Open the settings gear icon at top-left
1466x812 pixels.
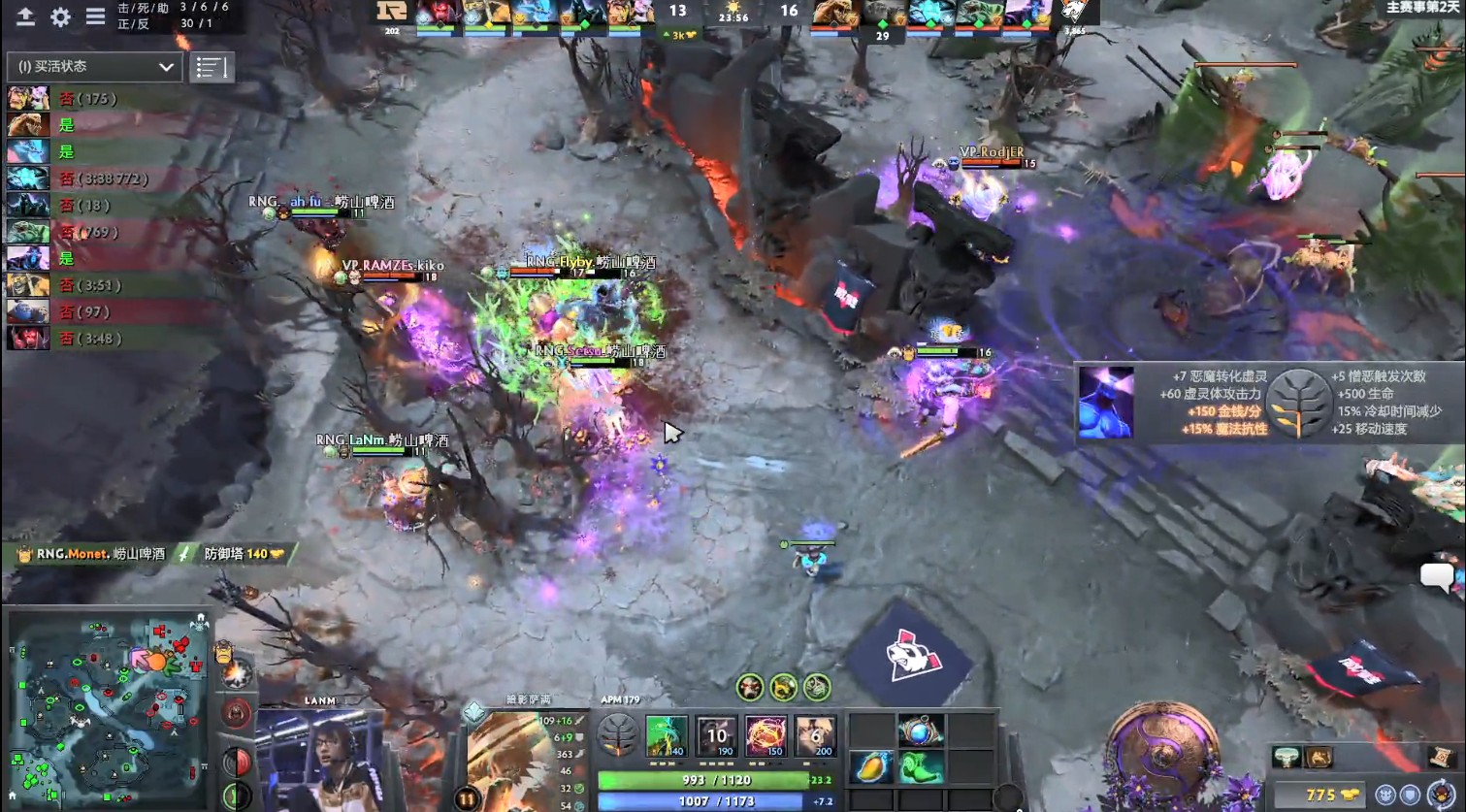pos(58,16)
